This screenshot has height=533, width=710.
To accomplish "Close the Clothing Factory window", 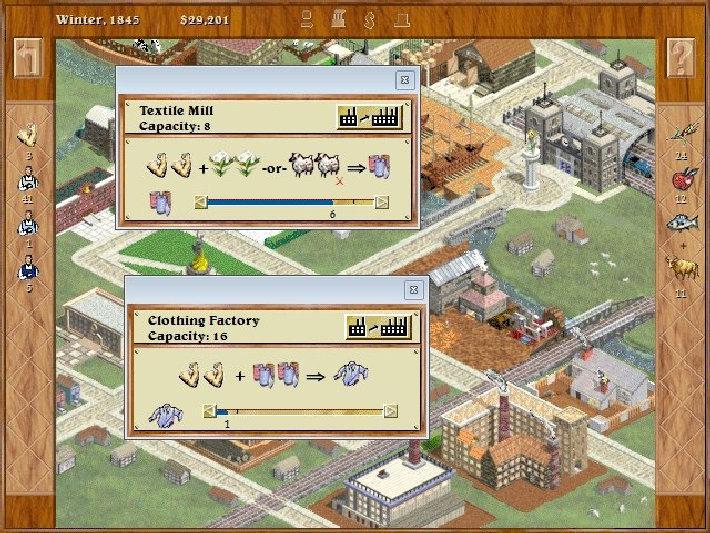I will tap(413, 289).
